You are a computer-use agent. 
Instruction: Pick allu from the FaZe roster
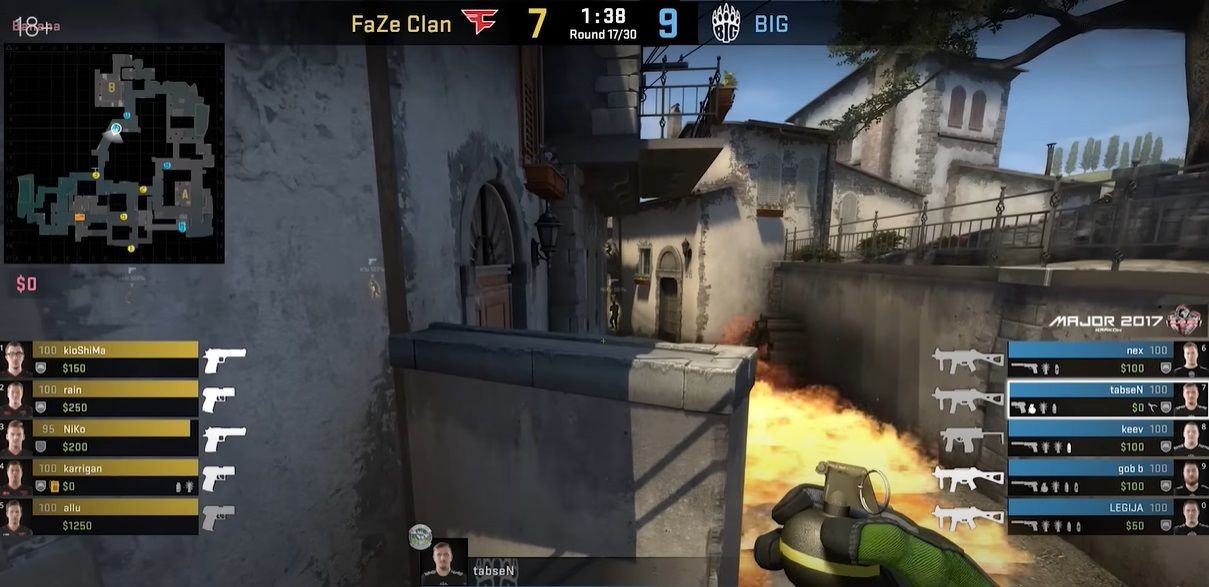101,515
